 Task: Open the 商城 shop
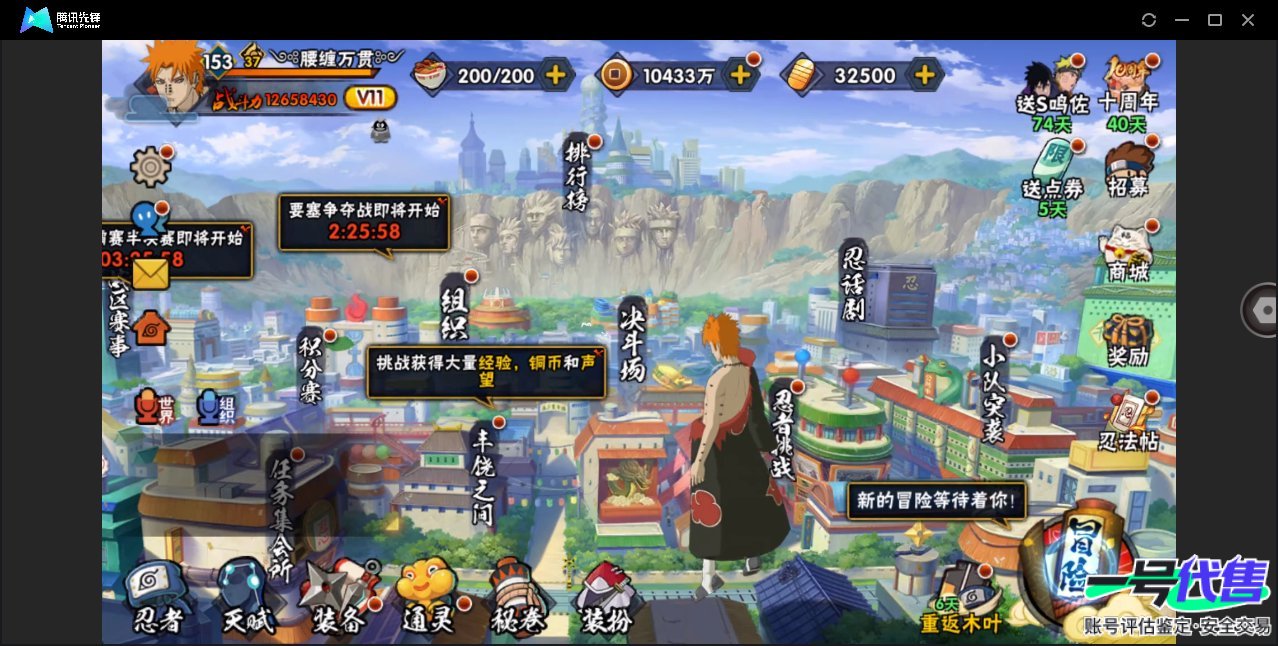pyautogui.click(x=1128, y=252)
